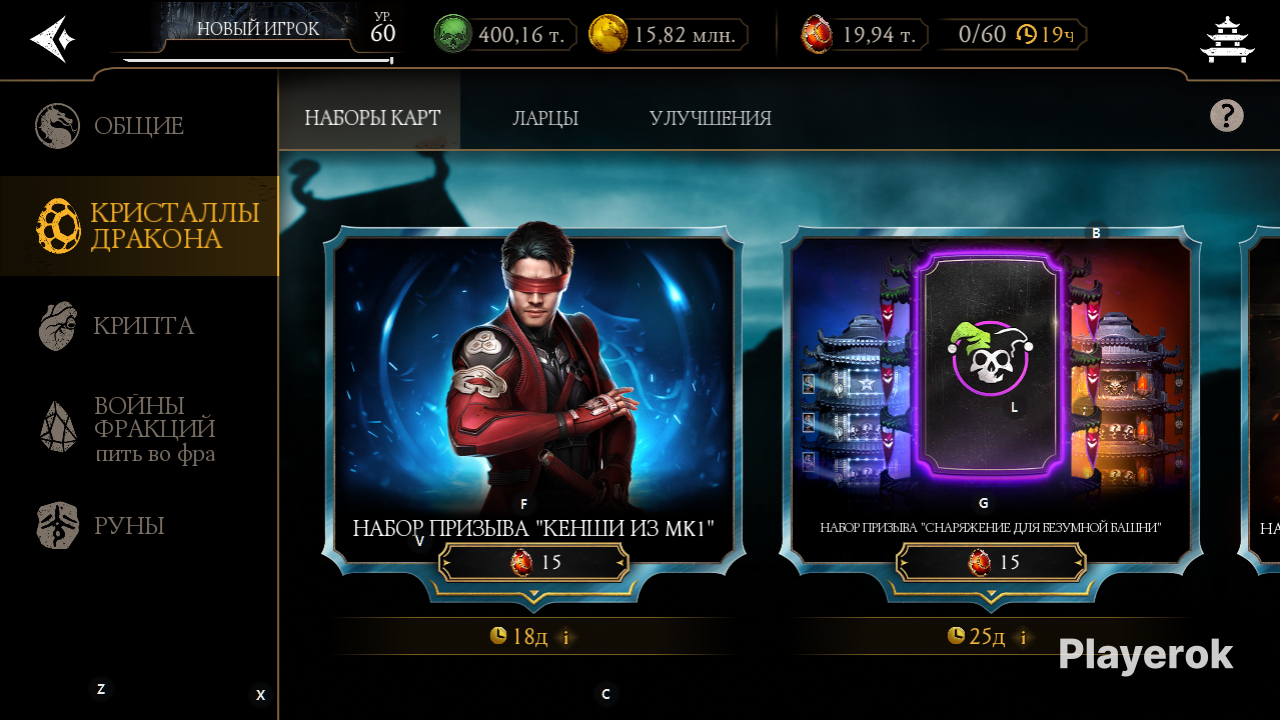Switch to the Улучшения tab
Screen dimensions: 1280x720
point(710,118)
